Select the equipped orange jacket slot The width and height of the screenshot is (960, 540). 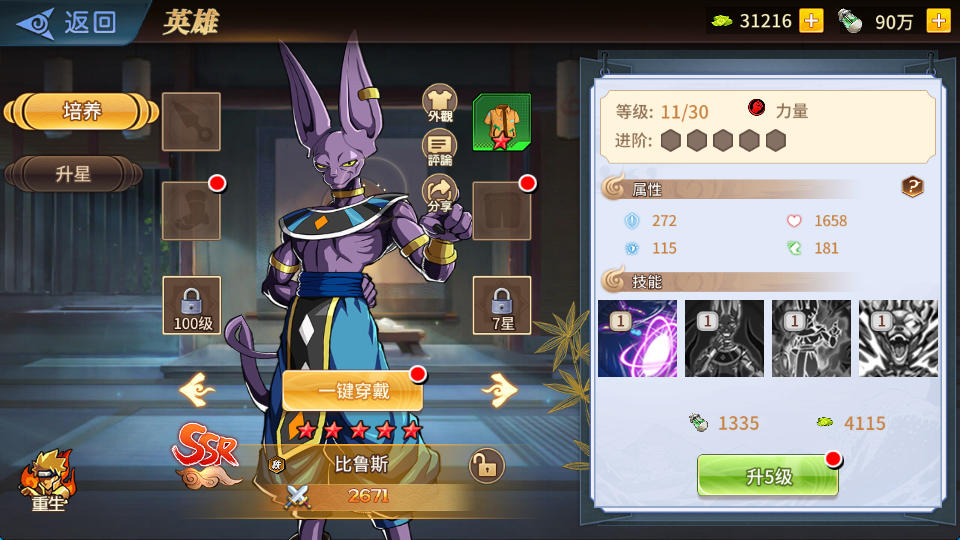pyautogui.click(x=502, y=122)
